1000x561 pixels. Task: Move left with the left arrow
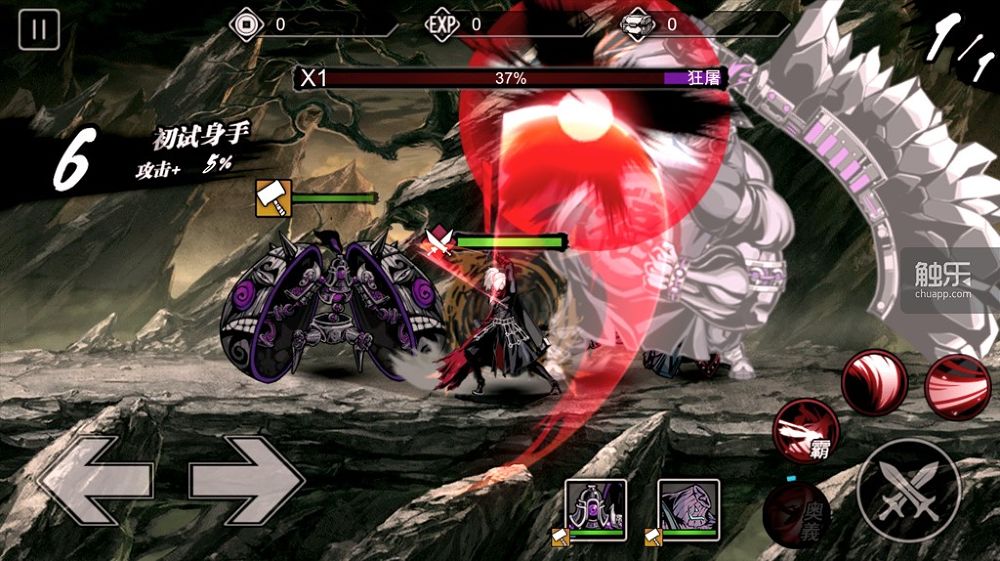point(95,481)
